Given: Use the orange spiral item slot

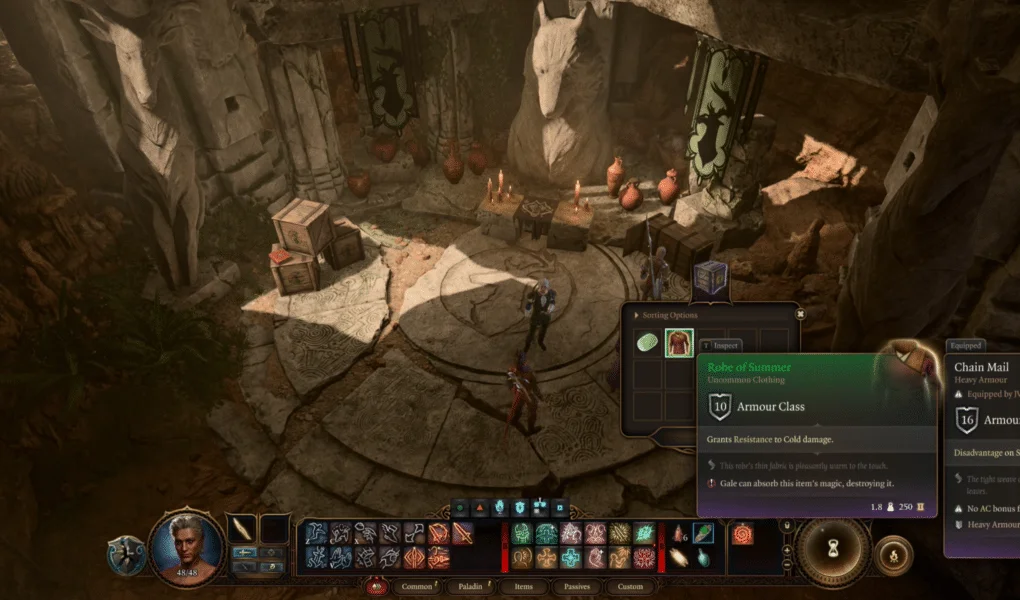Looking at the screenshot, I should (742, 534).
